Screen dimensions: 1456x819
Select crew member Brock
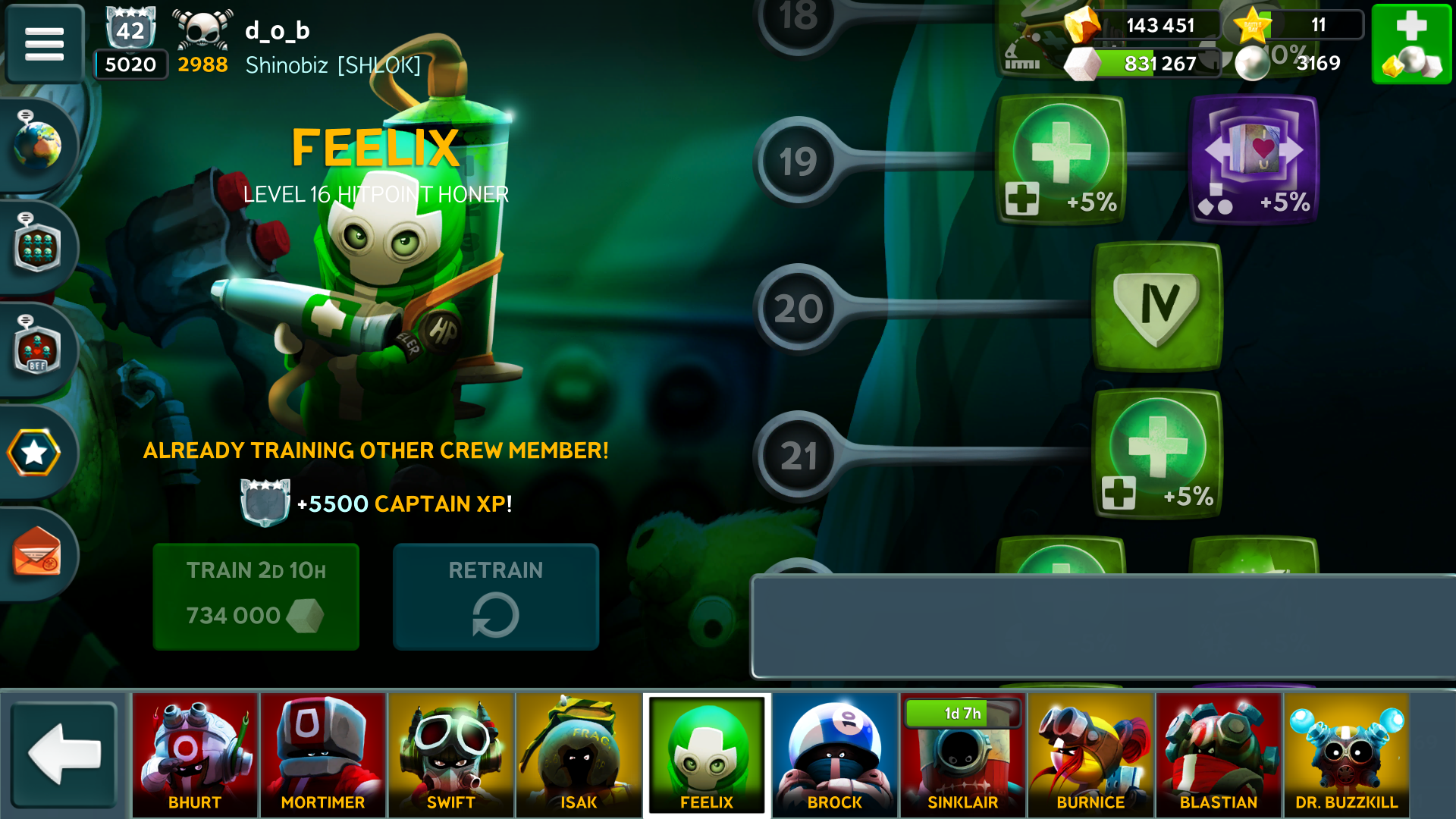click(835, 754)
